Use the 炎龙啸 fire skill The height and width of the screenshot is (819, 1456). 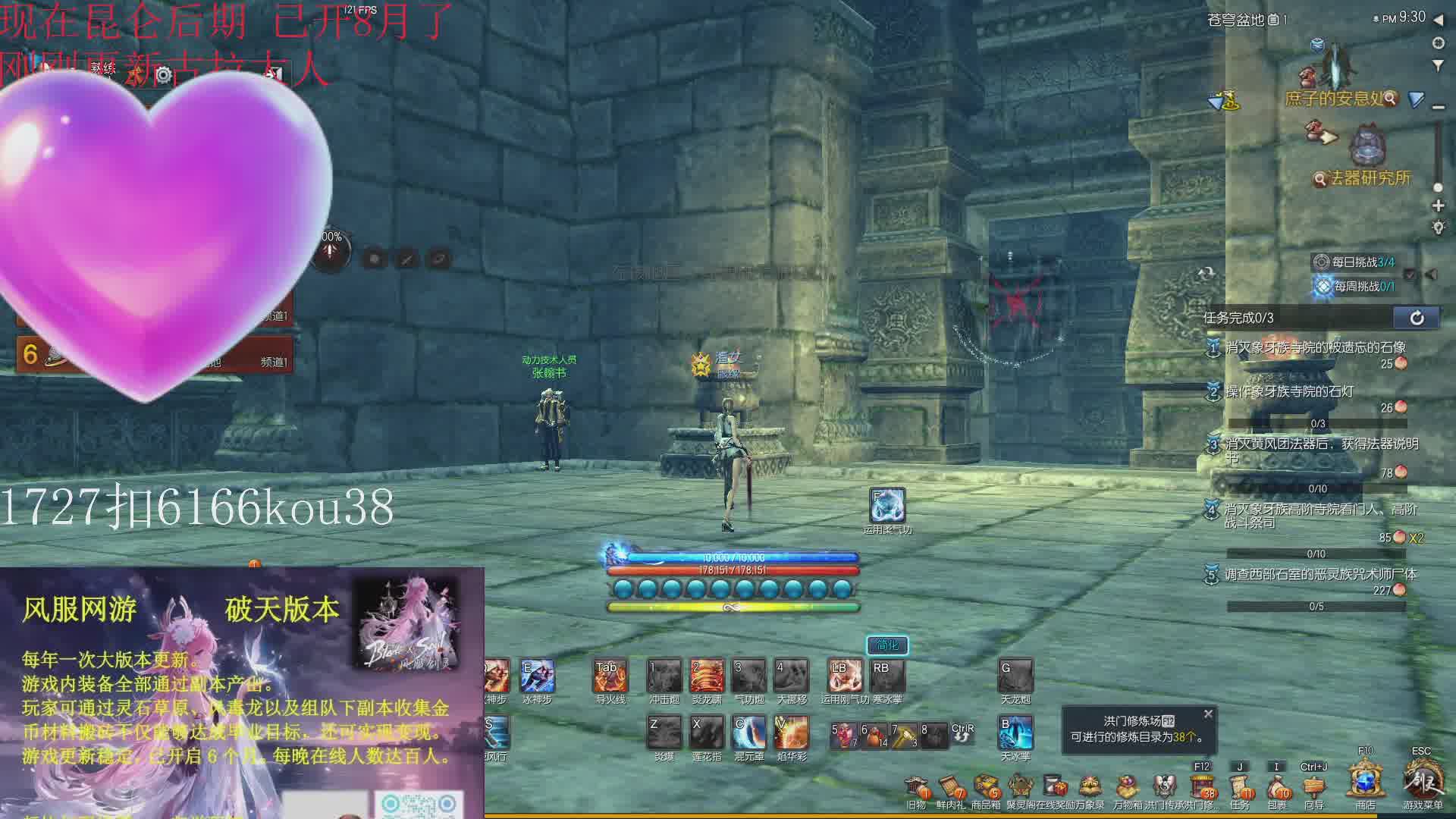pyautogui.click(x=707, y=676)
